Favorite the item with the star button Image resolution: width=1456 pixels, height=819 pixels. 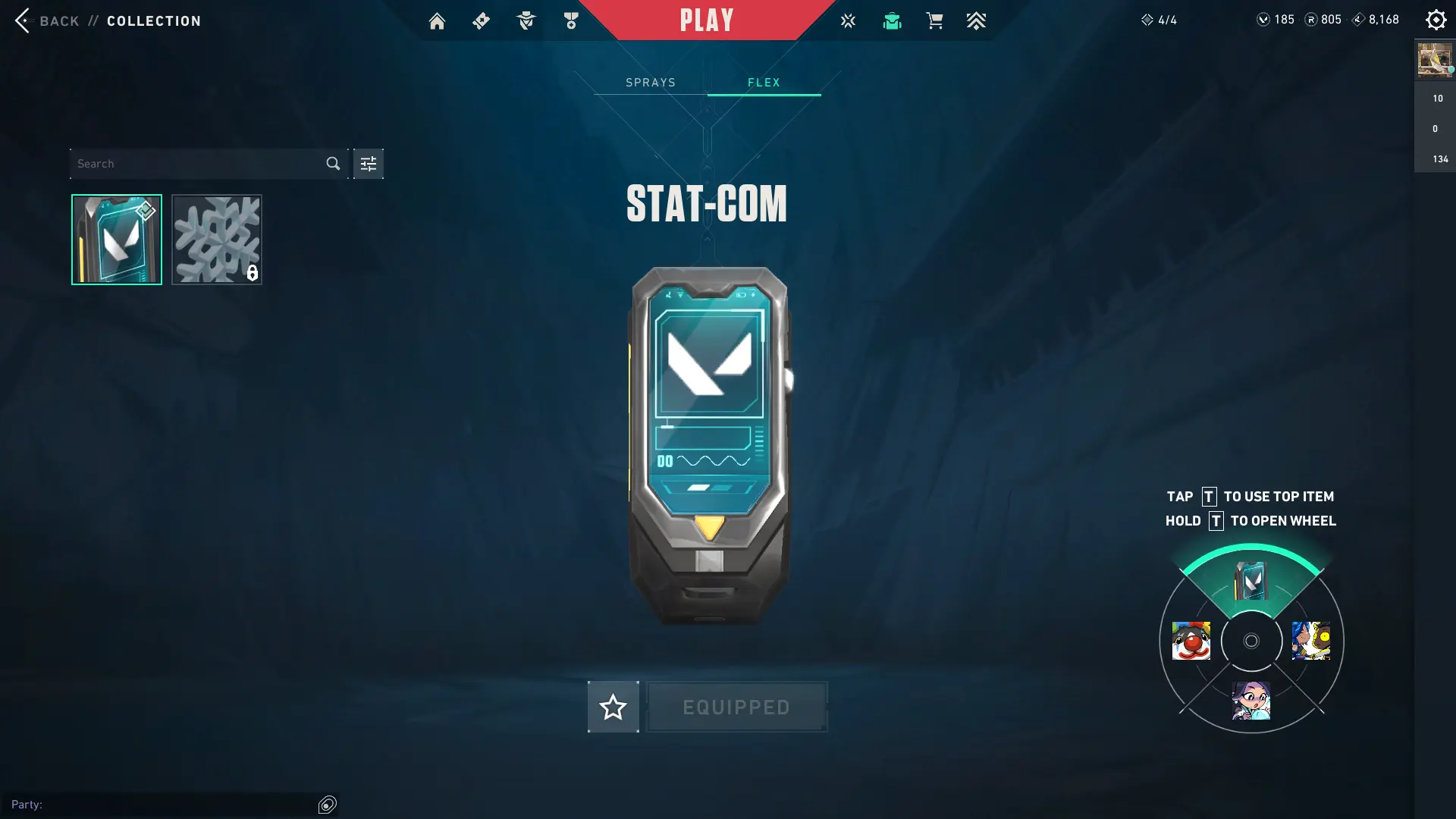click(613, 707)
